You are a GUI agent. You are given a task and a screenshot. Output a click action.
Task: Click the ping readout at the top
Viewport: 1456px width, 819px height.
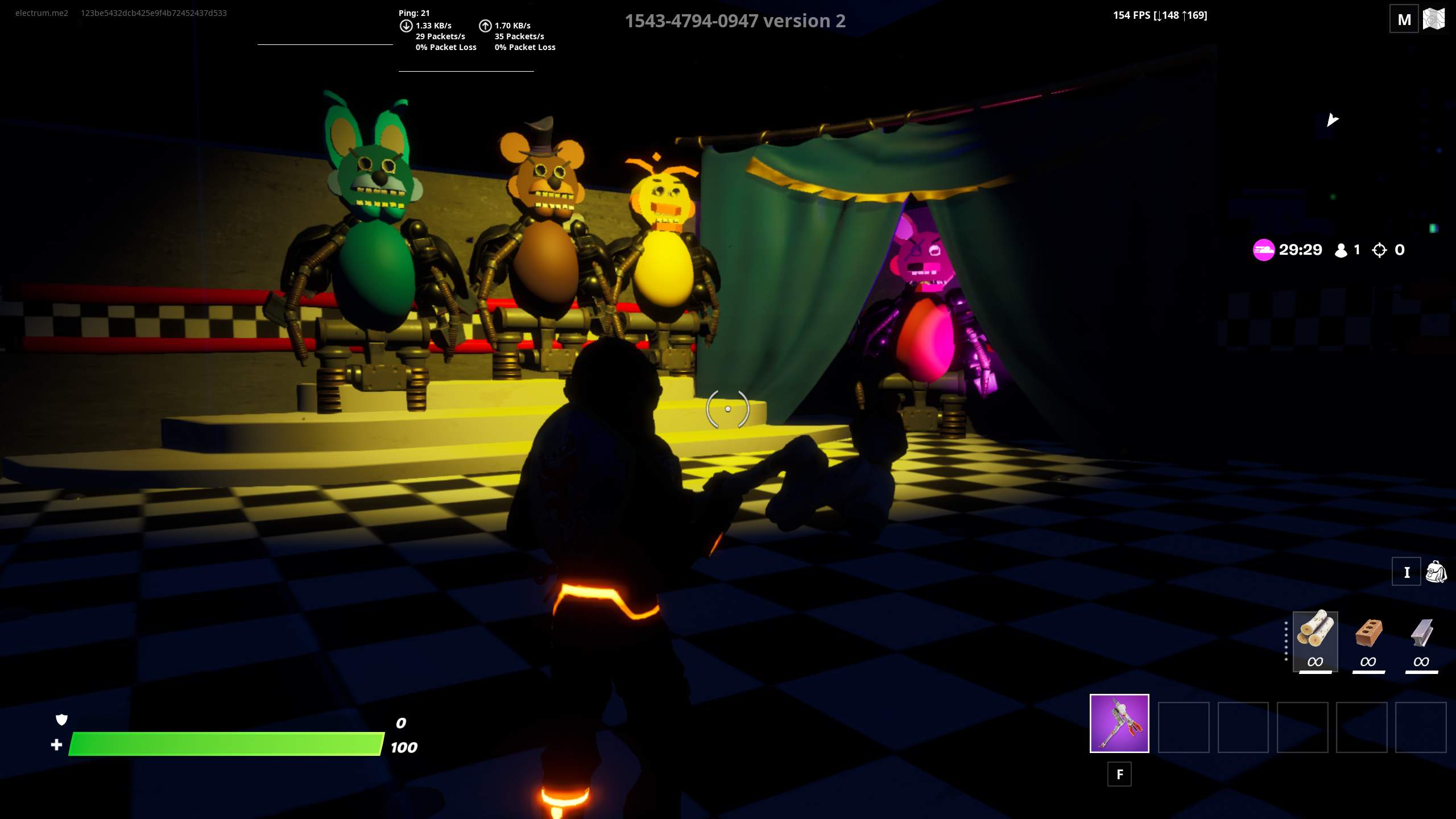click(x=413, y=13)
